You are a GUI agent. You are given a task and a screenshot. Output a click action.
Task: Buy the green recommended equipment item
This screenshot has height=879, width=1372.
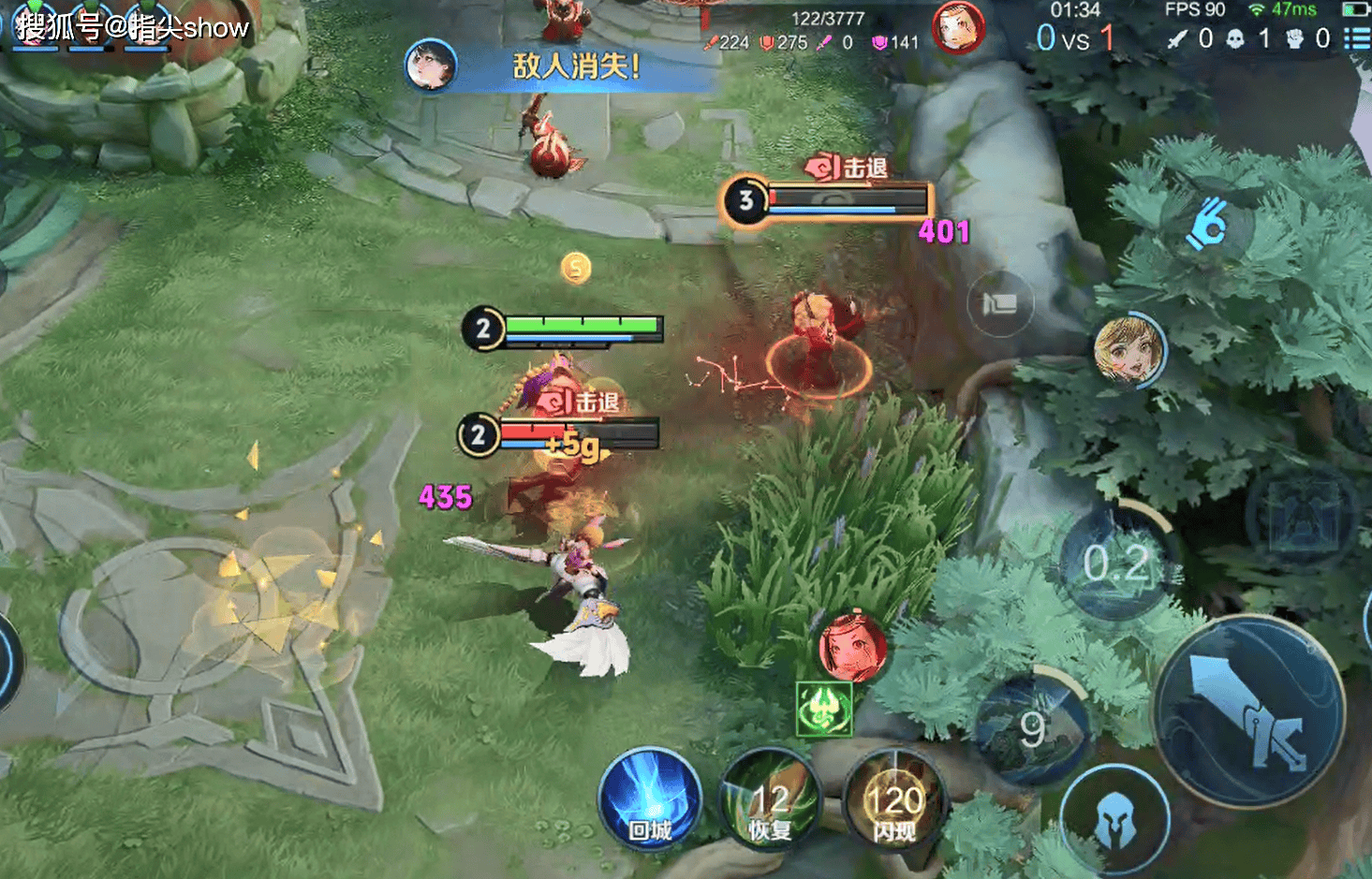(x=824, y=709)
